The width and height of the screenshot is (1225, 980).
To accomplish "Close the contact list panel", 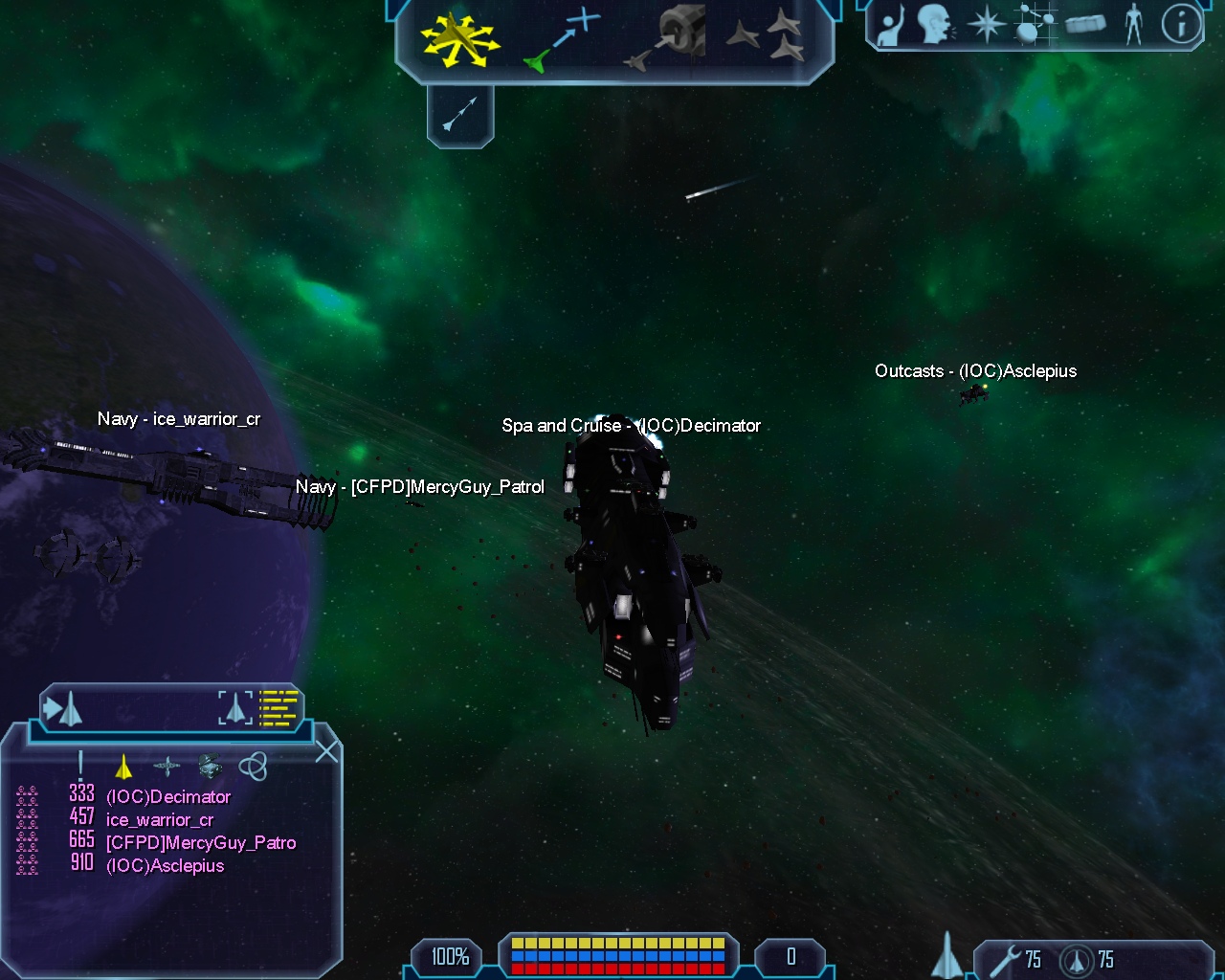I will [327, 751].
